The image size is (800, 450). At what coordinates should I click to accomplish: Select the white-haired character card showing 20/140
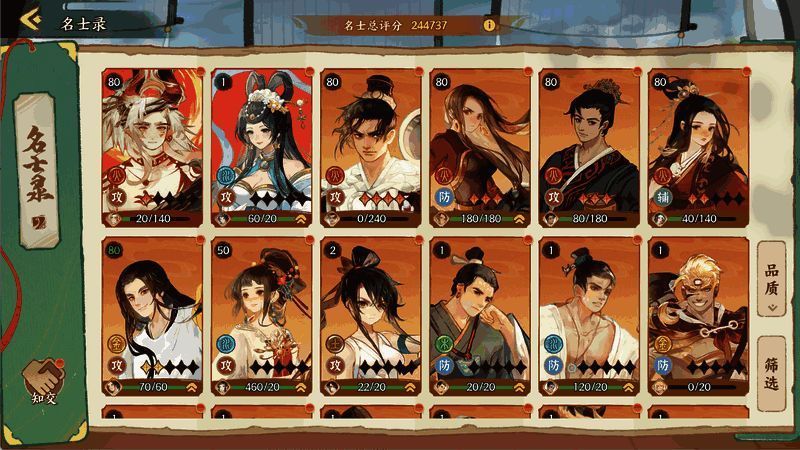point(152,145)
